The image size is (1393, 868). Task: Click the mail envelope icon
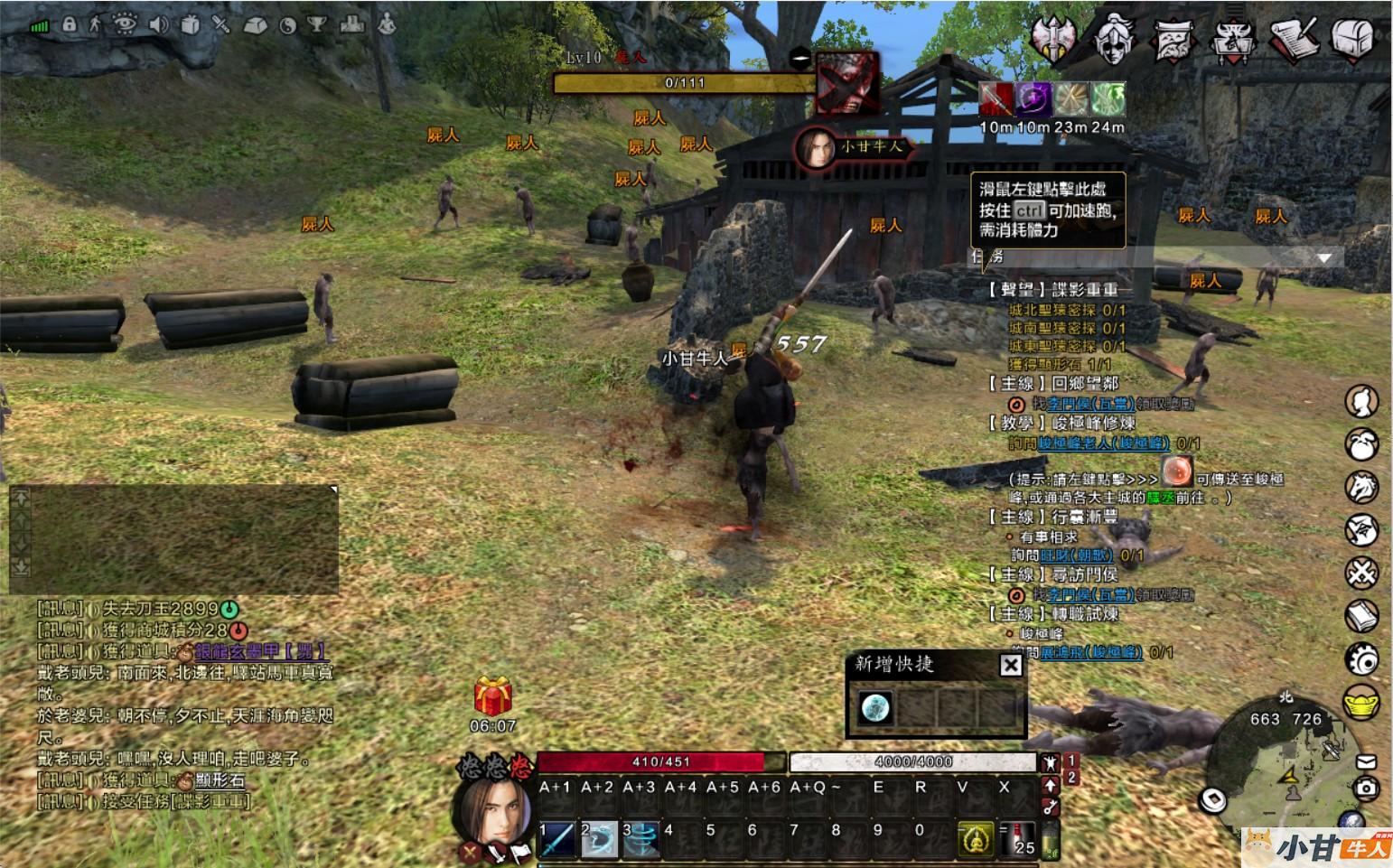pos(1366,763)
